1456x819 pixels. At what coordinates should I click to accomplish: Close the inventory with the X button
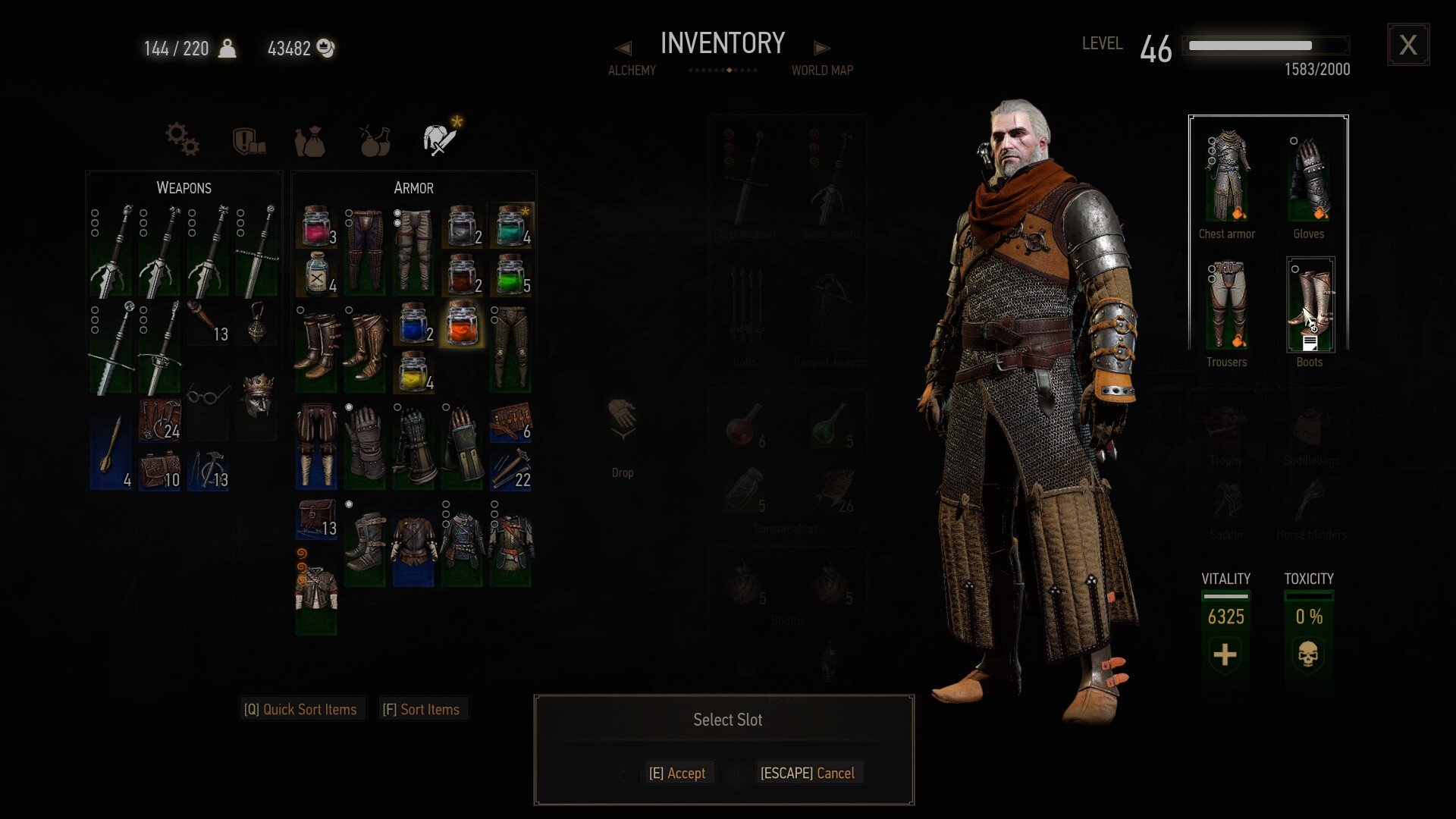[x=1408, y=45]
